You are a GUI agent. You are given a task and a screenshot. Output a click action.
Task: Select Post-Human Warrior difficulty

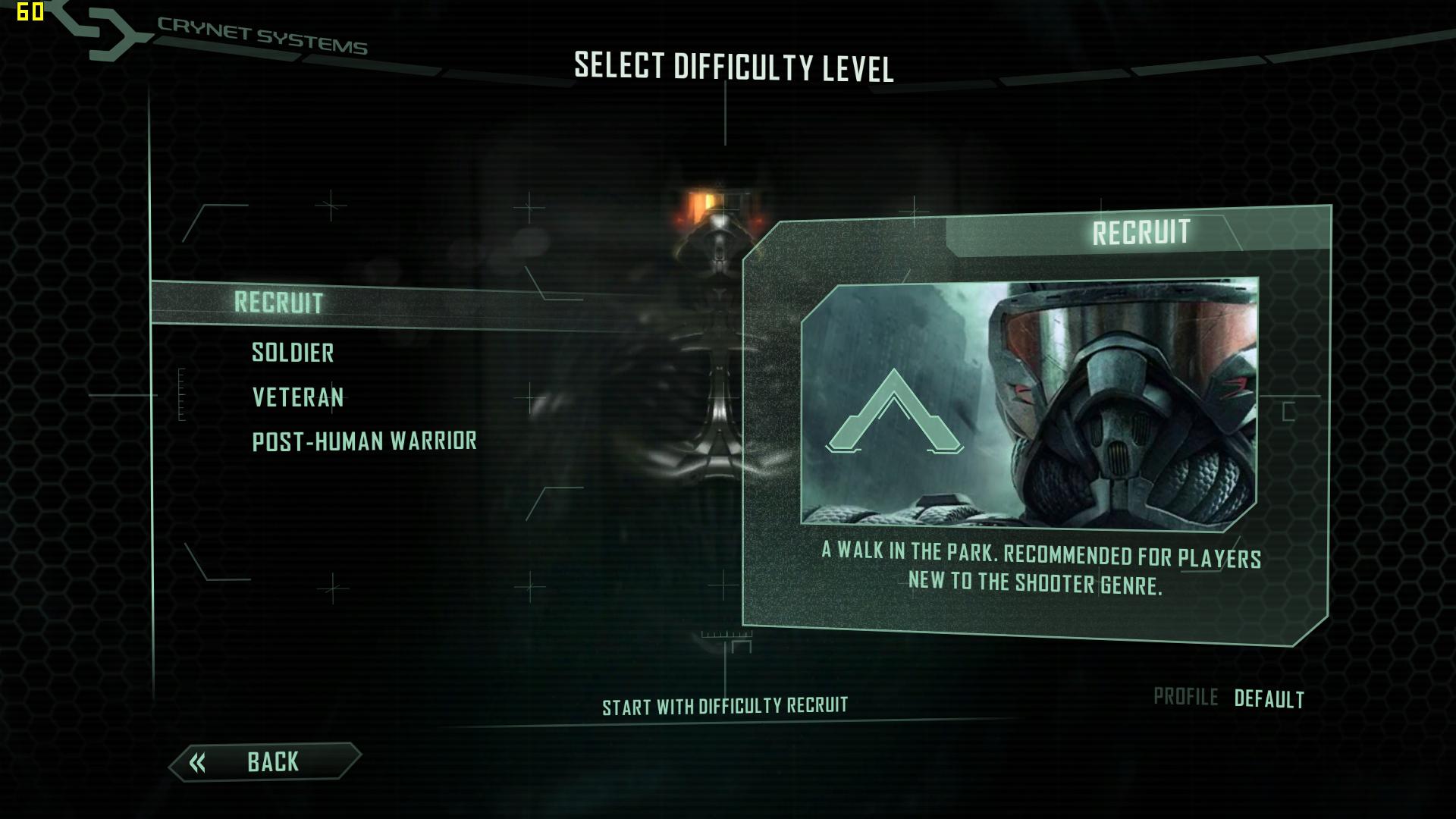coord(364,441)
